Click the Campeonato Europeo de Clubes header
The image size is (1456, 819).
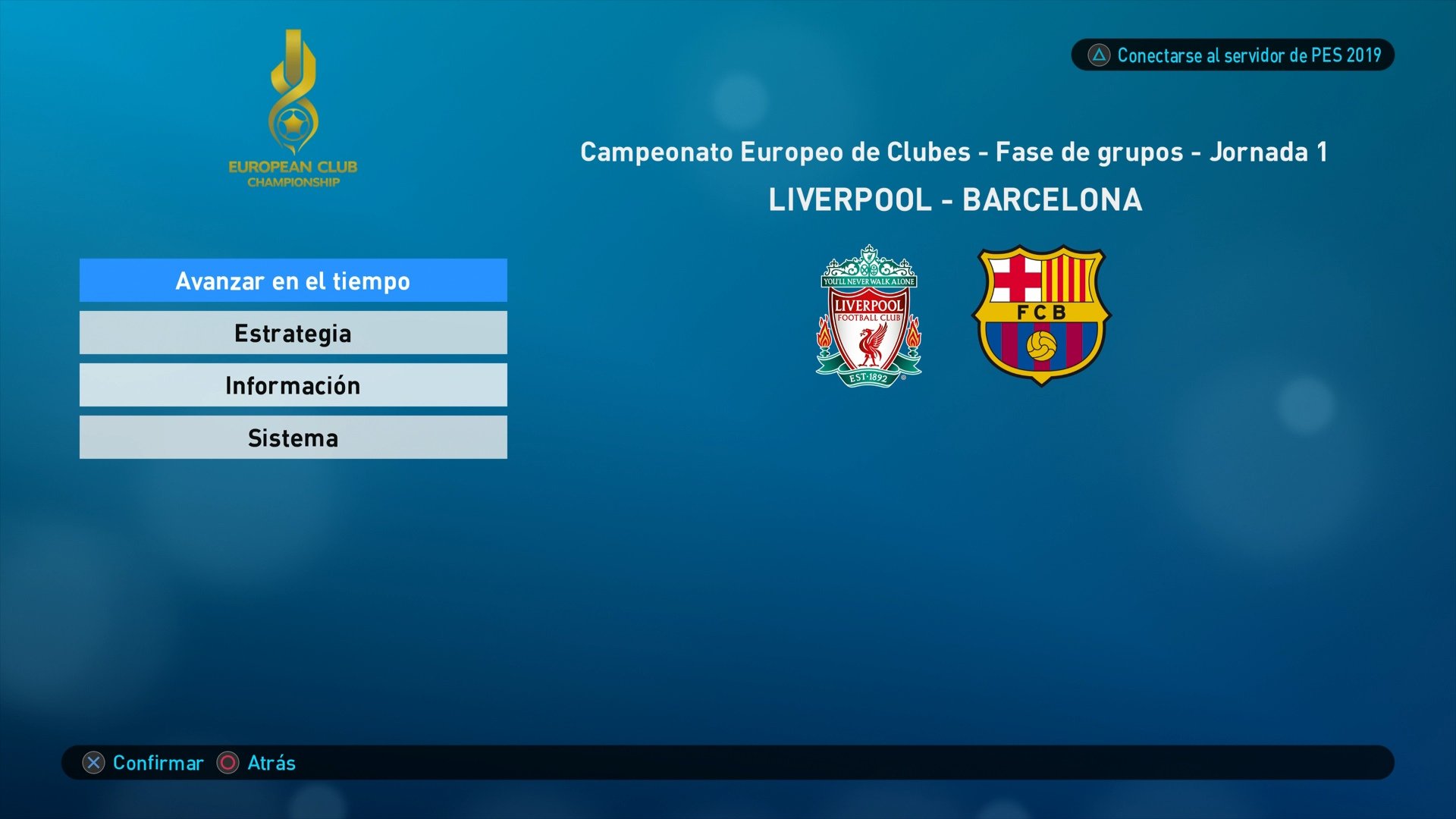(953, 151)
